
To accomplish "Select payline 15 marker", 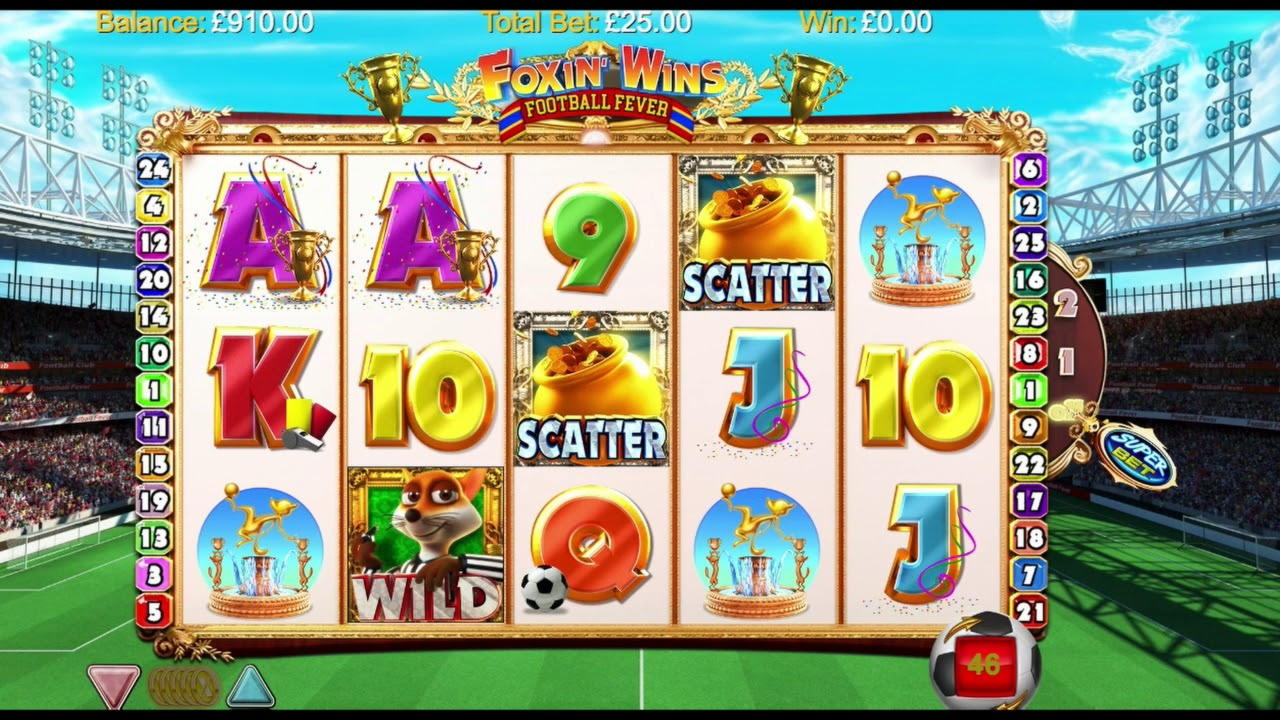I will (154, 464).
